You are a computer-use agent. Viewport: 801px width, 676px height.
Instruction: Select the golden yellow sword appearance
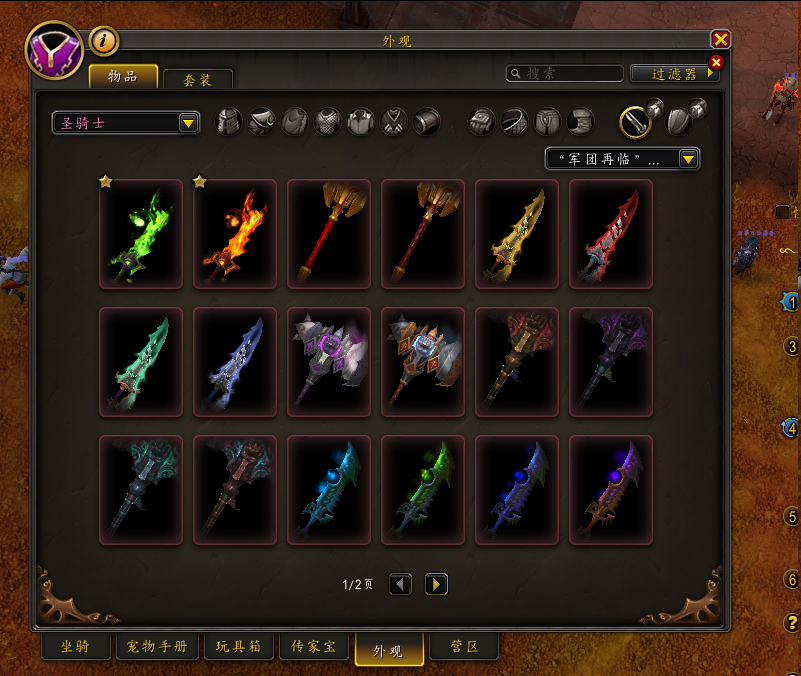517,234
